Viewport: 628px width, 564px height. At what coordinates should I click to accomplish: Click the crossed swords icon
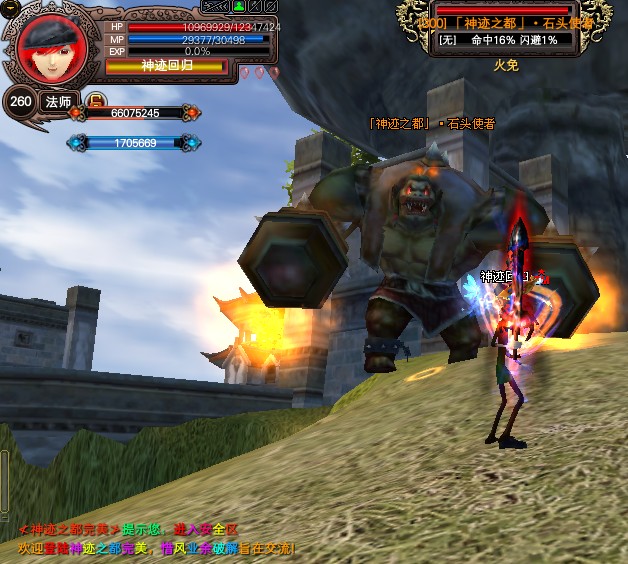[x=255, y=7]
